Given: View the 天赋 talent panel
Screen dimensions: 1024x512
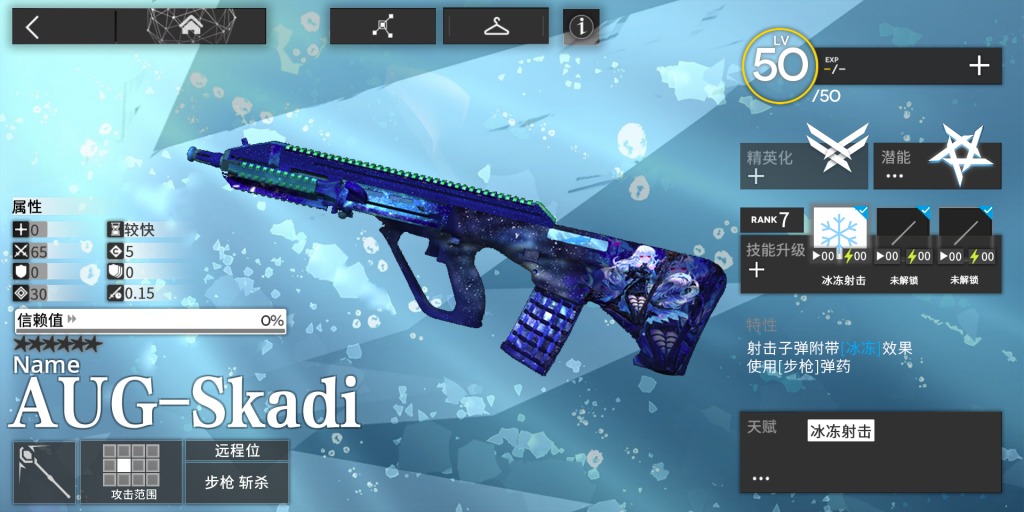Looking at the screenshot, I should tap(869, 451).
